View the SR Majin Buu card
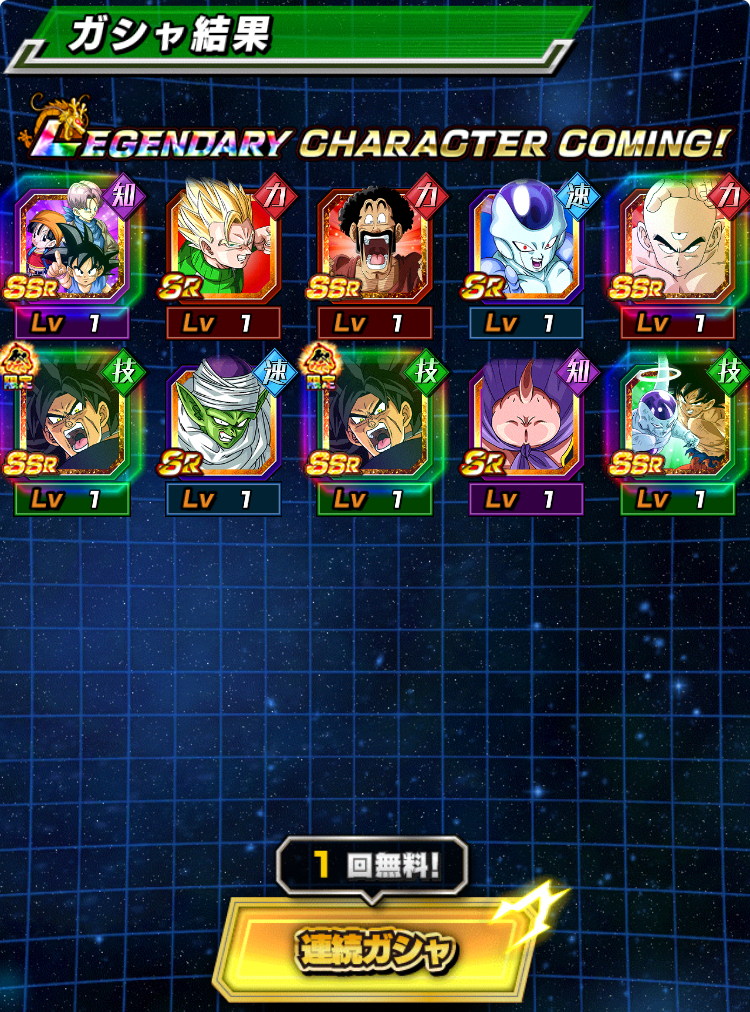The image size is (750, 1012). [x=526, y=422]
